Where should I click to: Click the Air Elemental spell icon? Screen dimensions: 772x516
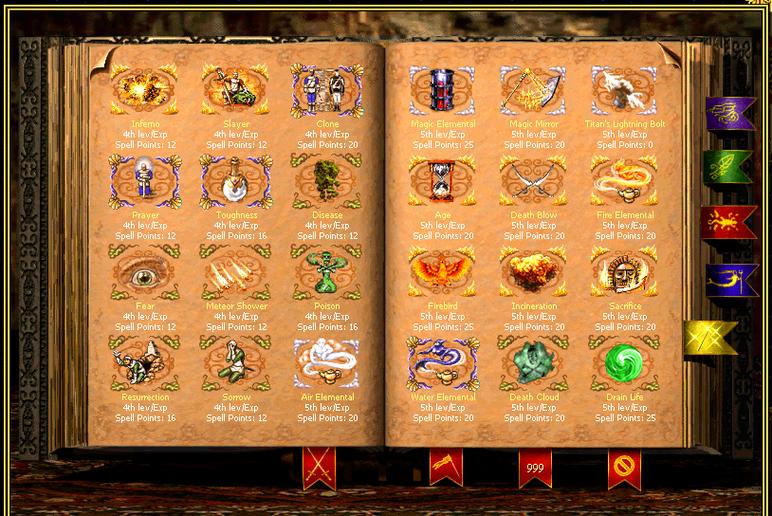[326, 363]
